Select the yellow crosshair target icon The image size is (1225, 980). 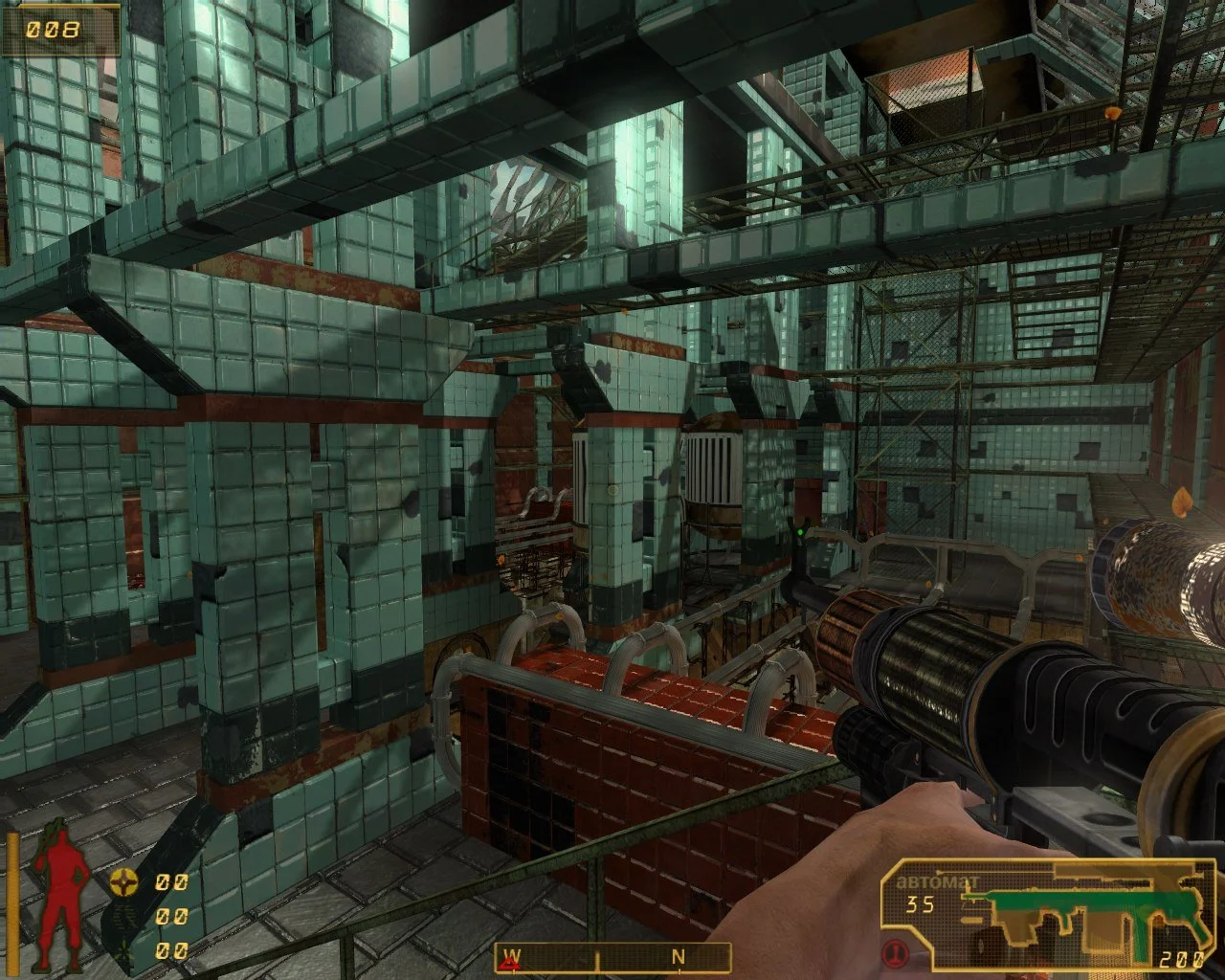point(123,881)
